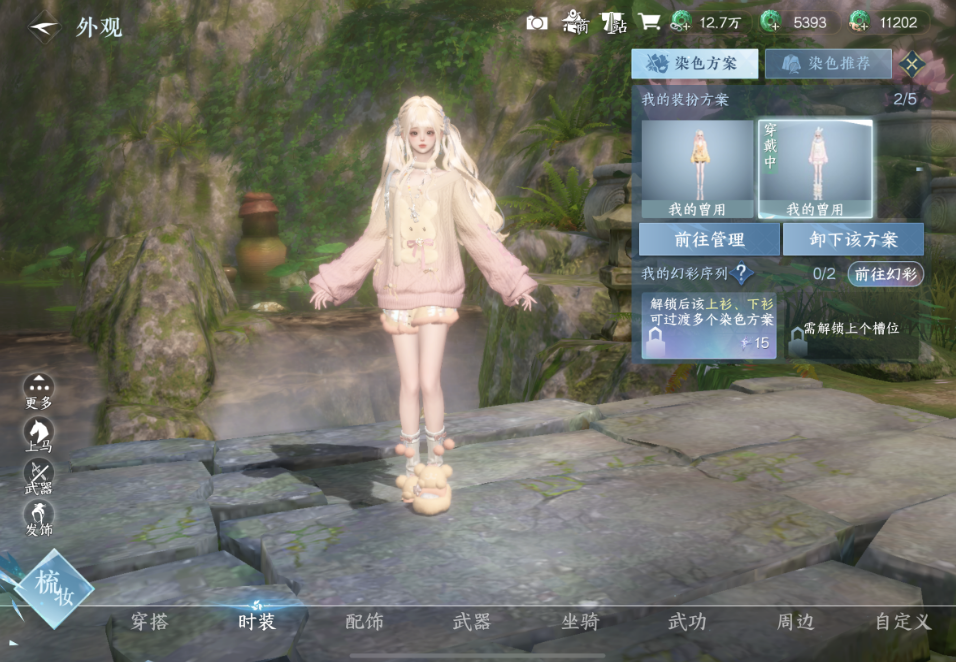Switch to the 染色方案 tab

pyautogui.click(x=694, y=63)
